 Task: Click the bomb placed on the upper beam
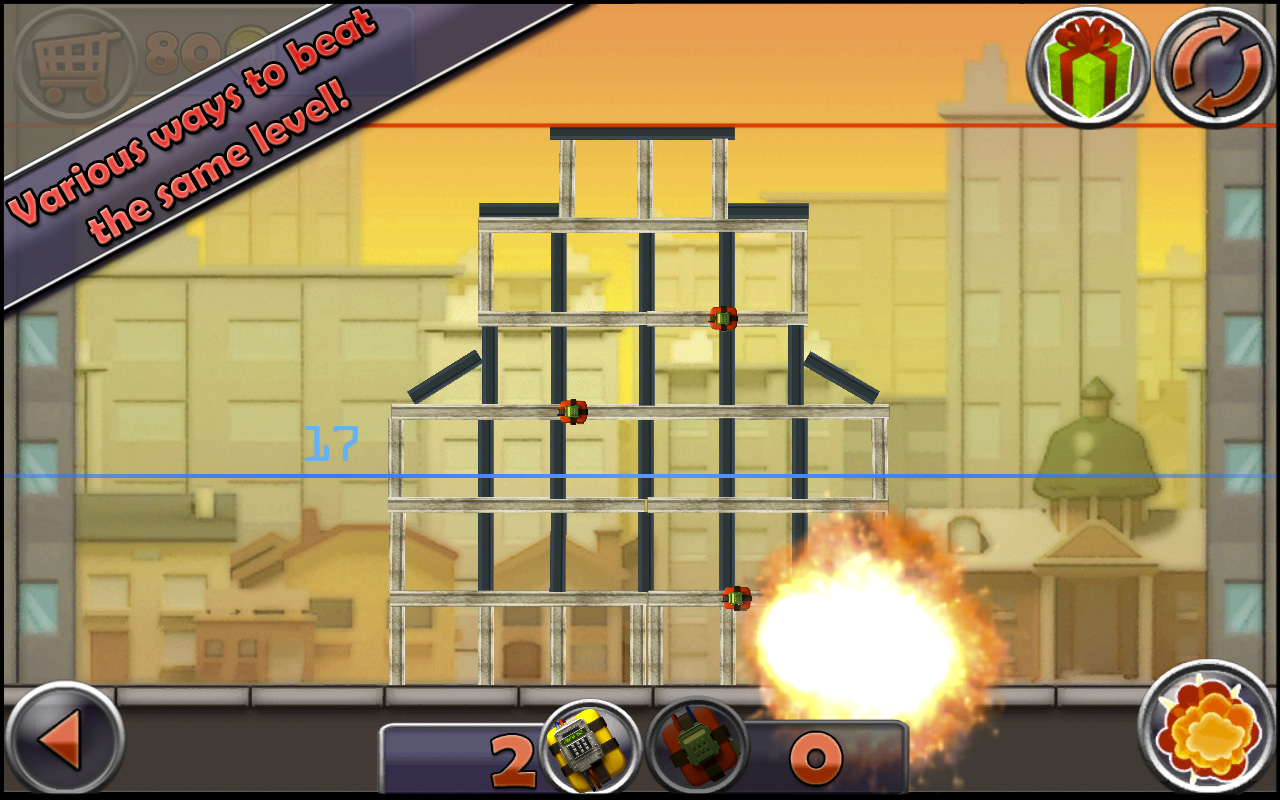722,317
